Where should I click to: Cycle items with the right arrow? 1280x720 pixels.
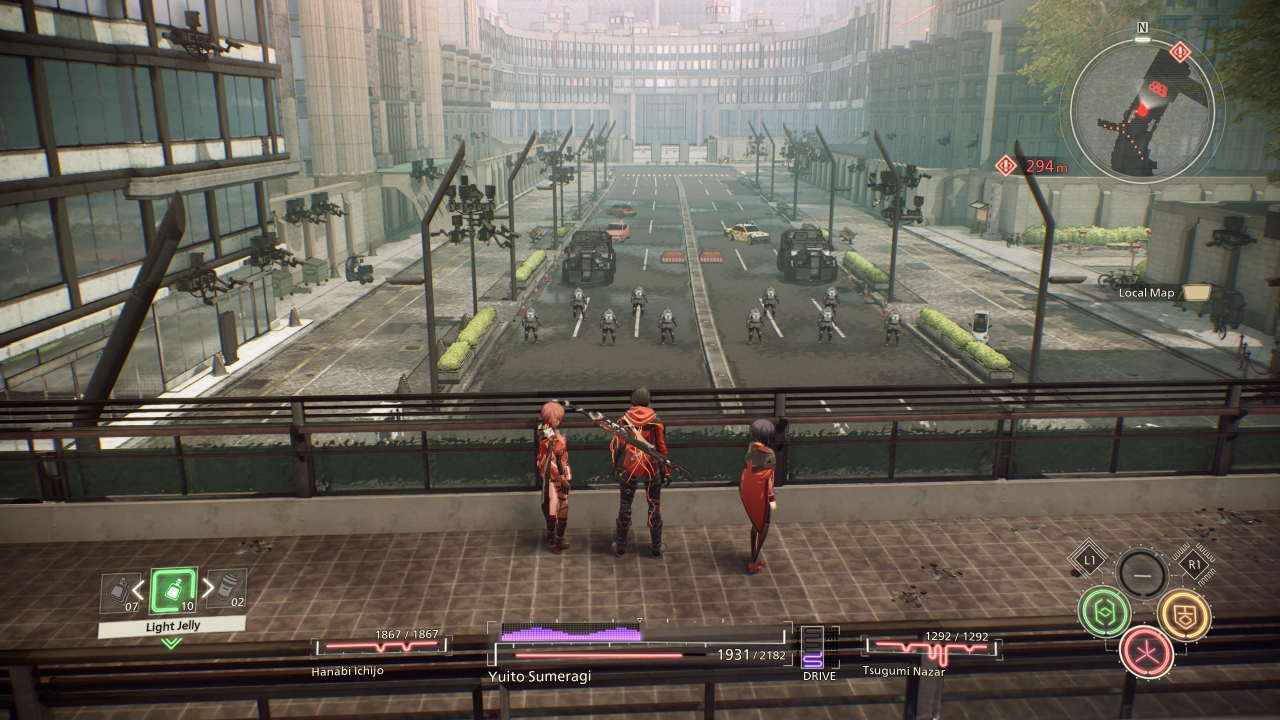(208, 588)
